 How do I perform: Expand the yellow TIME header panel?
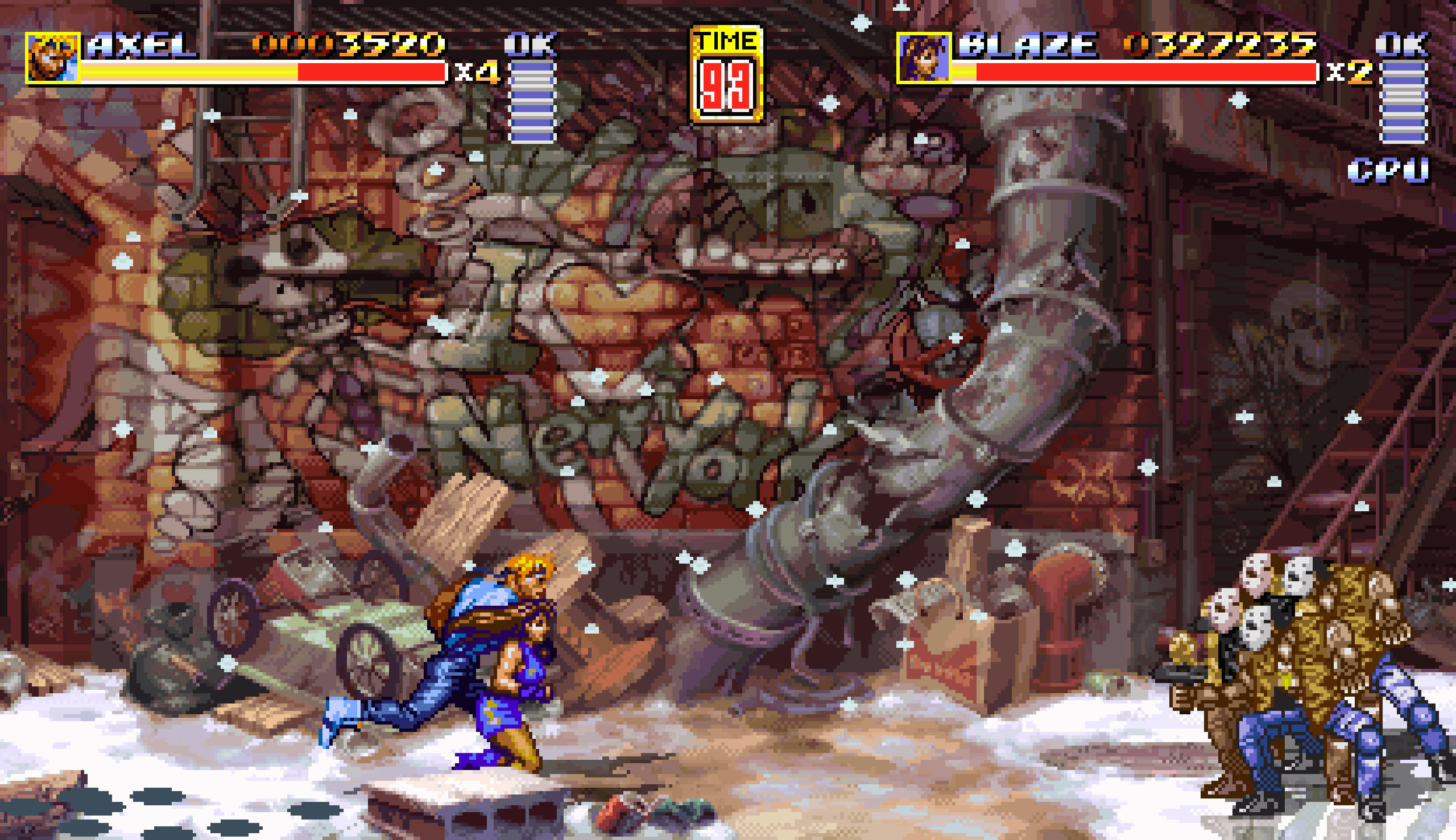click(x=728, y=39)
